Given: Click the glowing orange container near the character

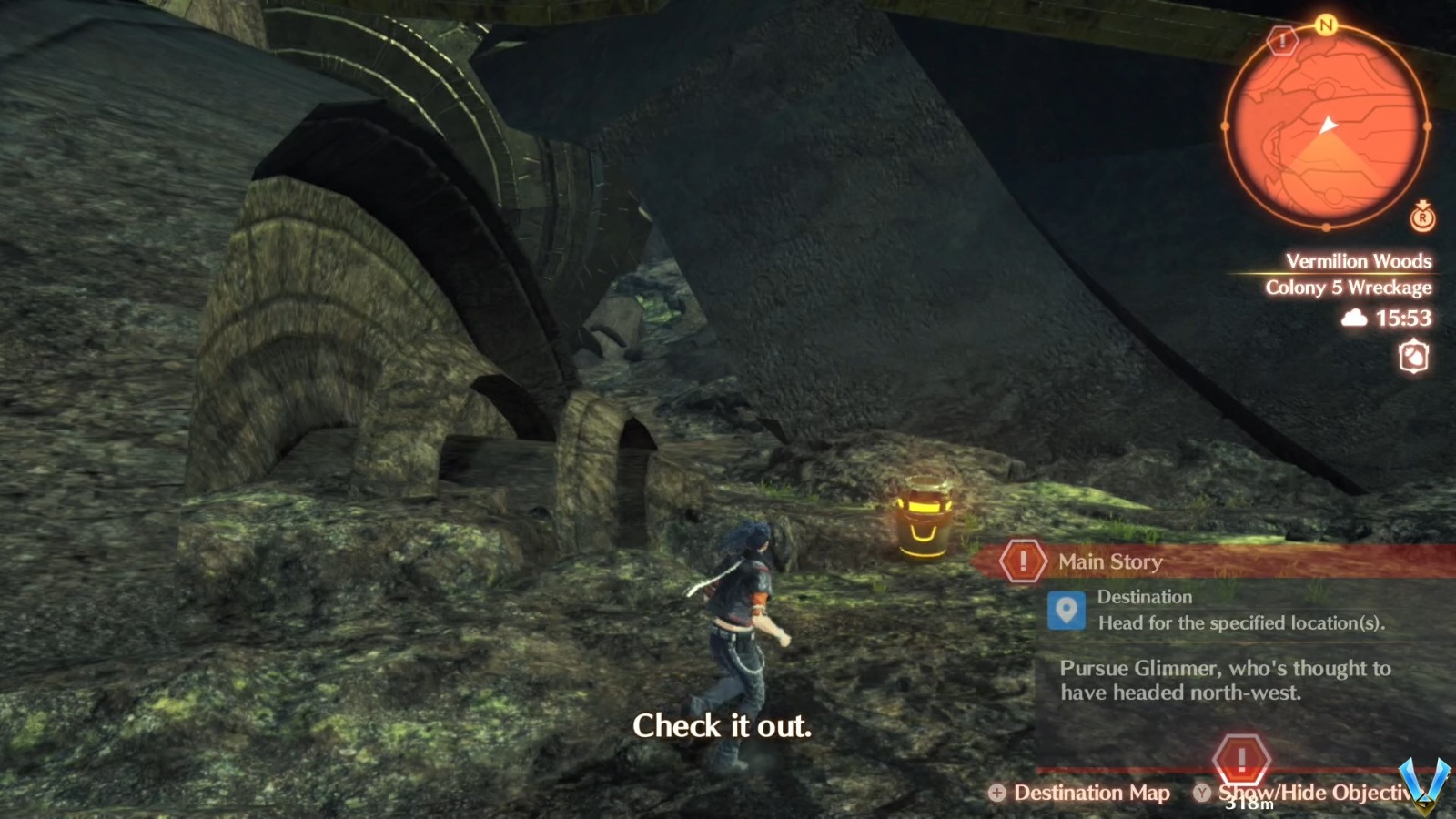Looking at the screenshot, I should [922, 519].
